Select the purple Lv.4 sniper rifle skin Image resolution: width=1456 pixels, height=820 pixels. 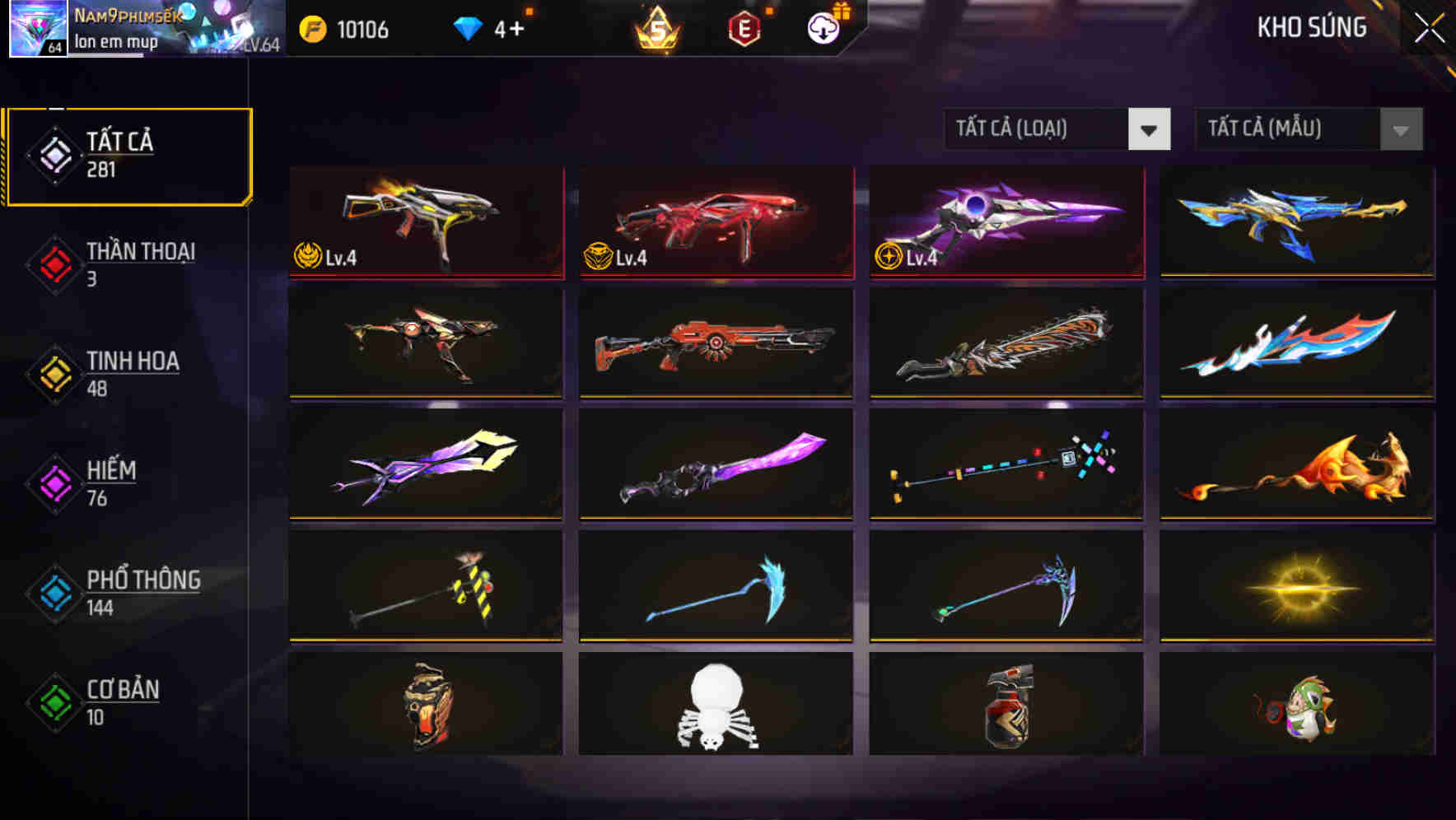(x=1004, y=223)
